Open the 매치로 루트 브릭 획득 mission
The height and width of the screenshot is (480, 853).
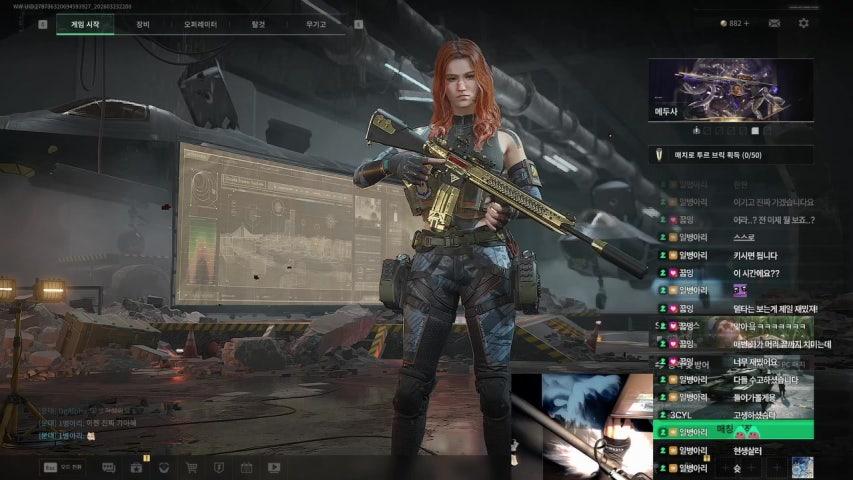[x=730, y=155]
